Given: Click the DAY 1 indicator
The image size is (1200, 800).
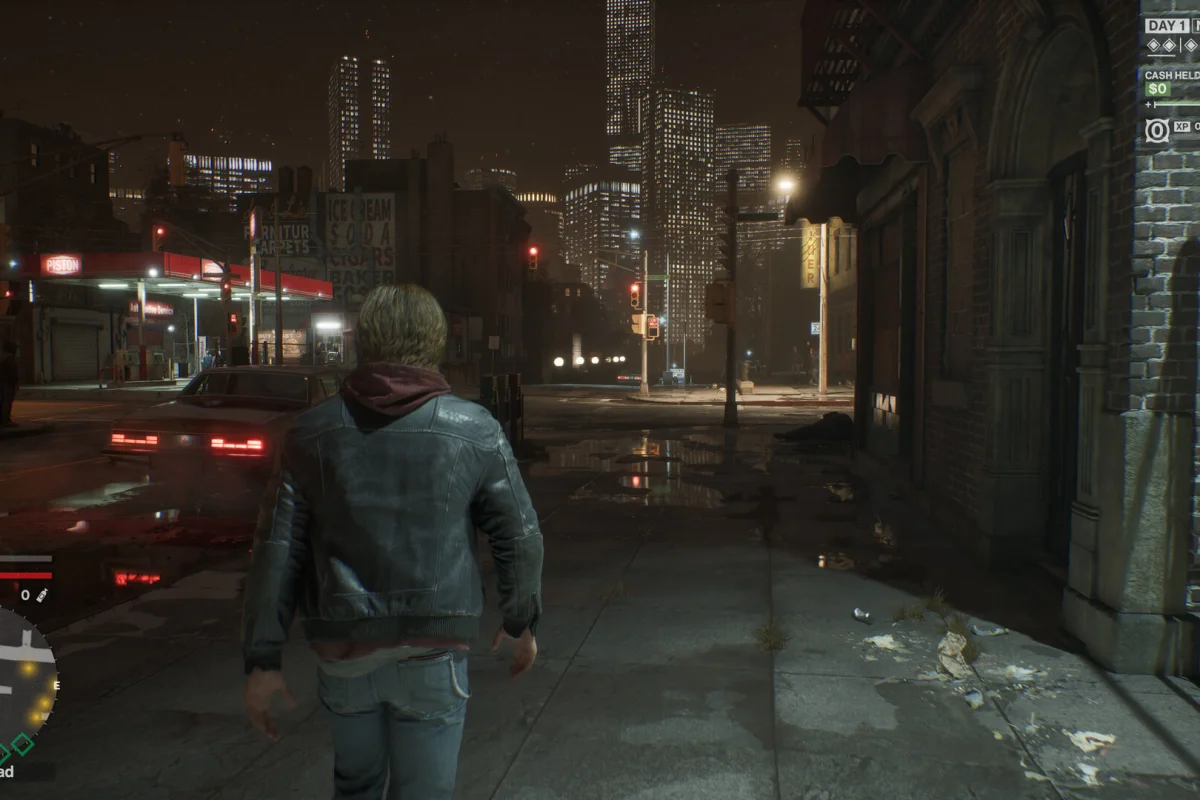Looking at the screenshot, I should [1167, 25].
